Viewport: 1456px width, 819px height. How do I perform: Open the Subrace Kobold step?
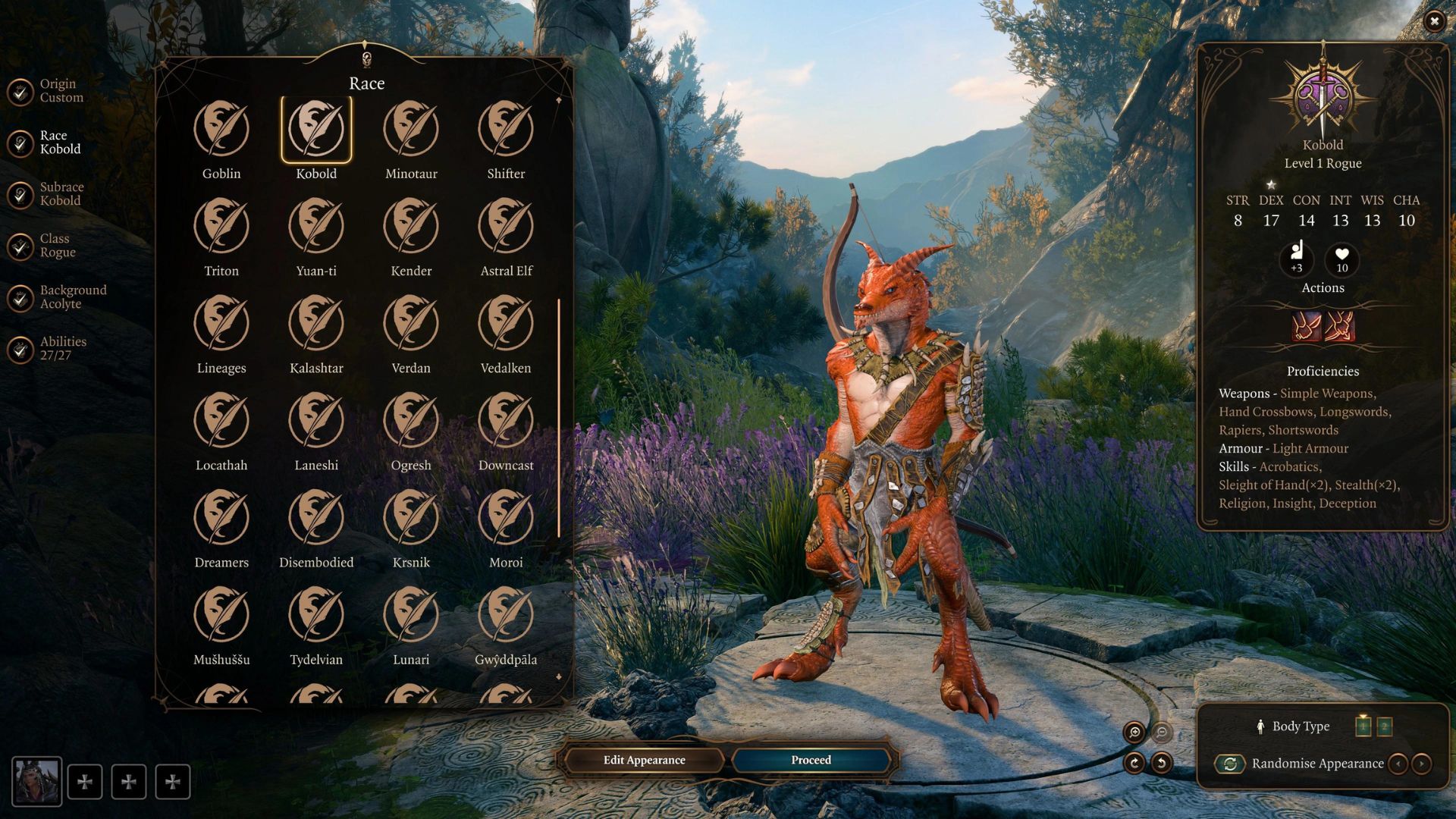click(61, 193)
